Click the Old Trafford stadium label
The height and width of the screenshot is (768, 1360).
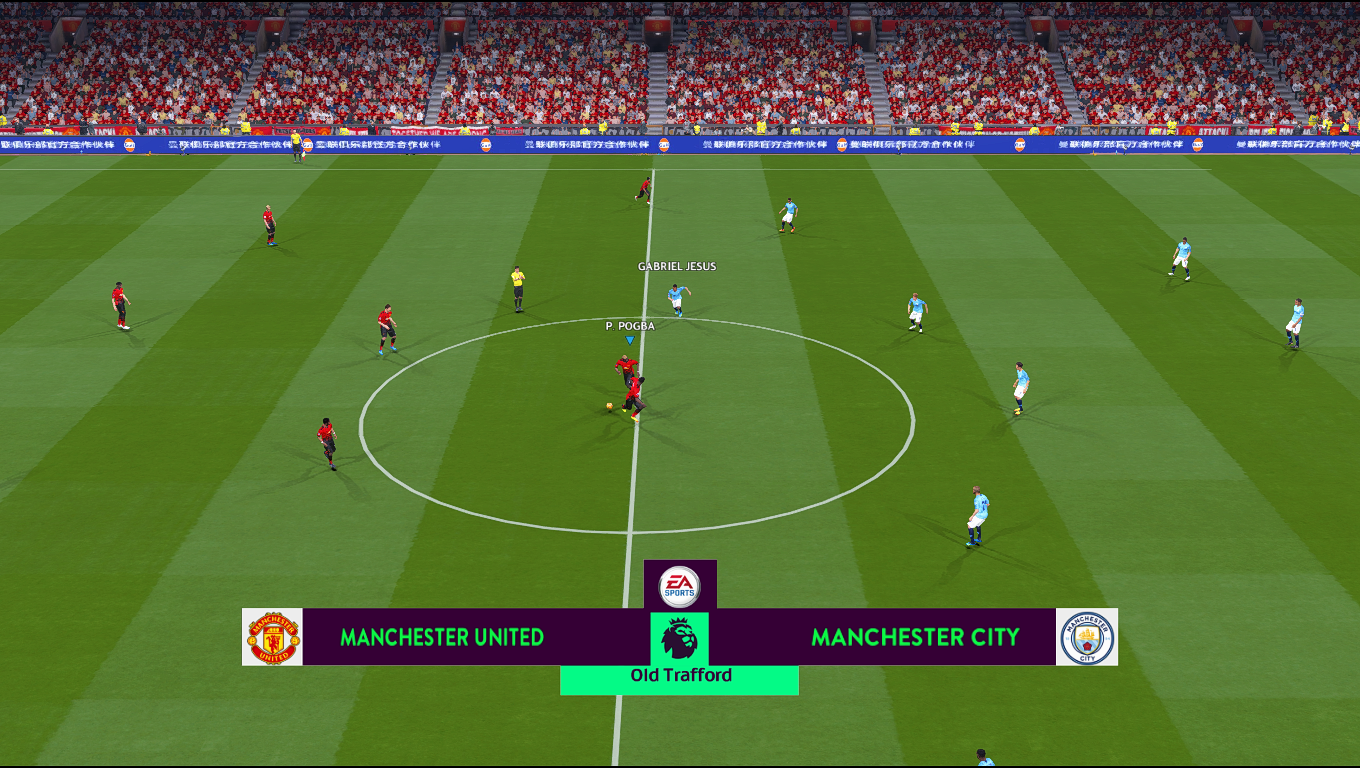(680, 676)
